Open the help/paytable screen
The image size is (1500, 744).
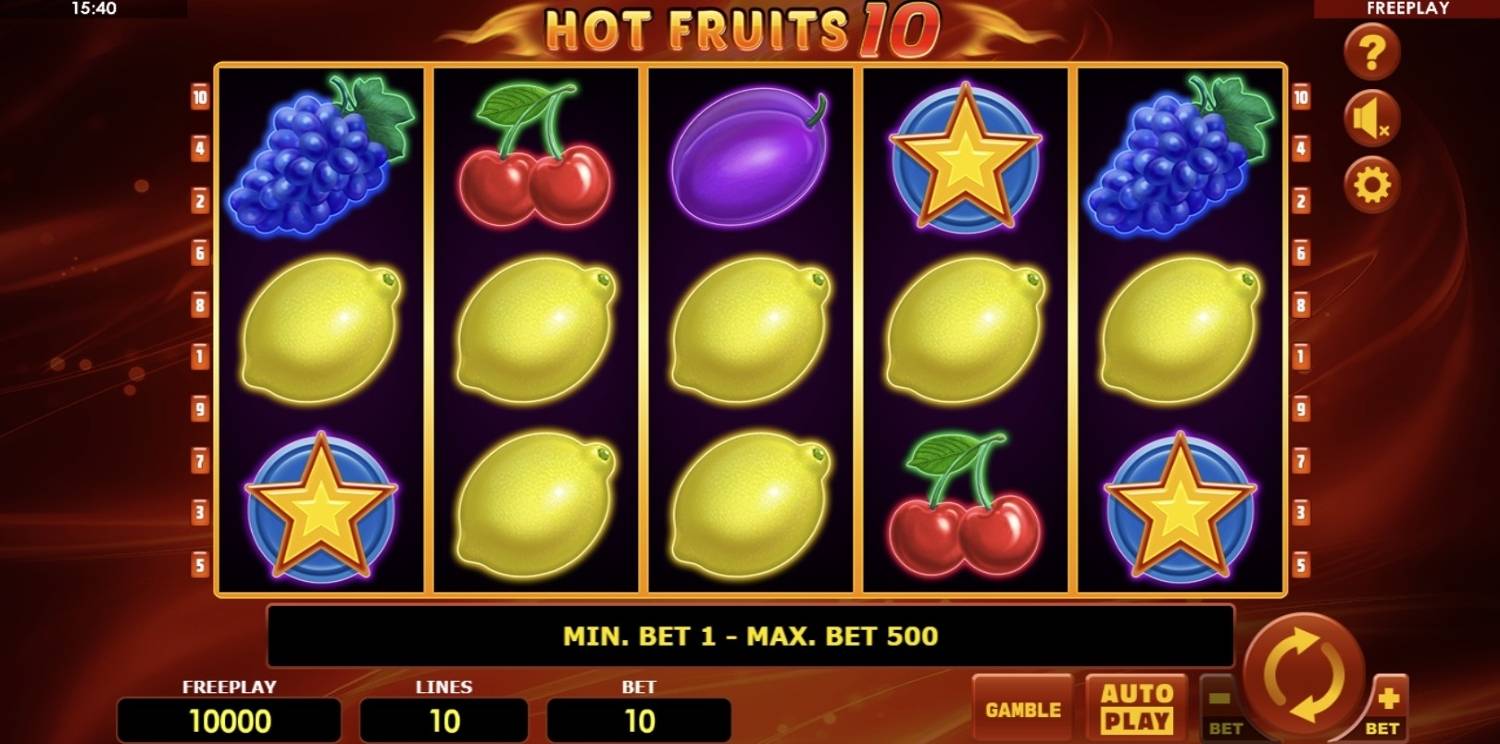point(1371,52)
